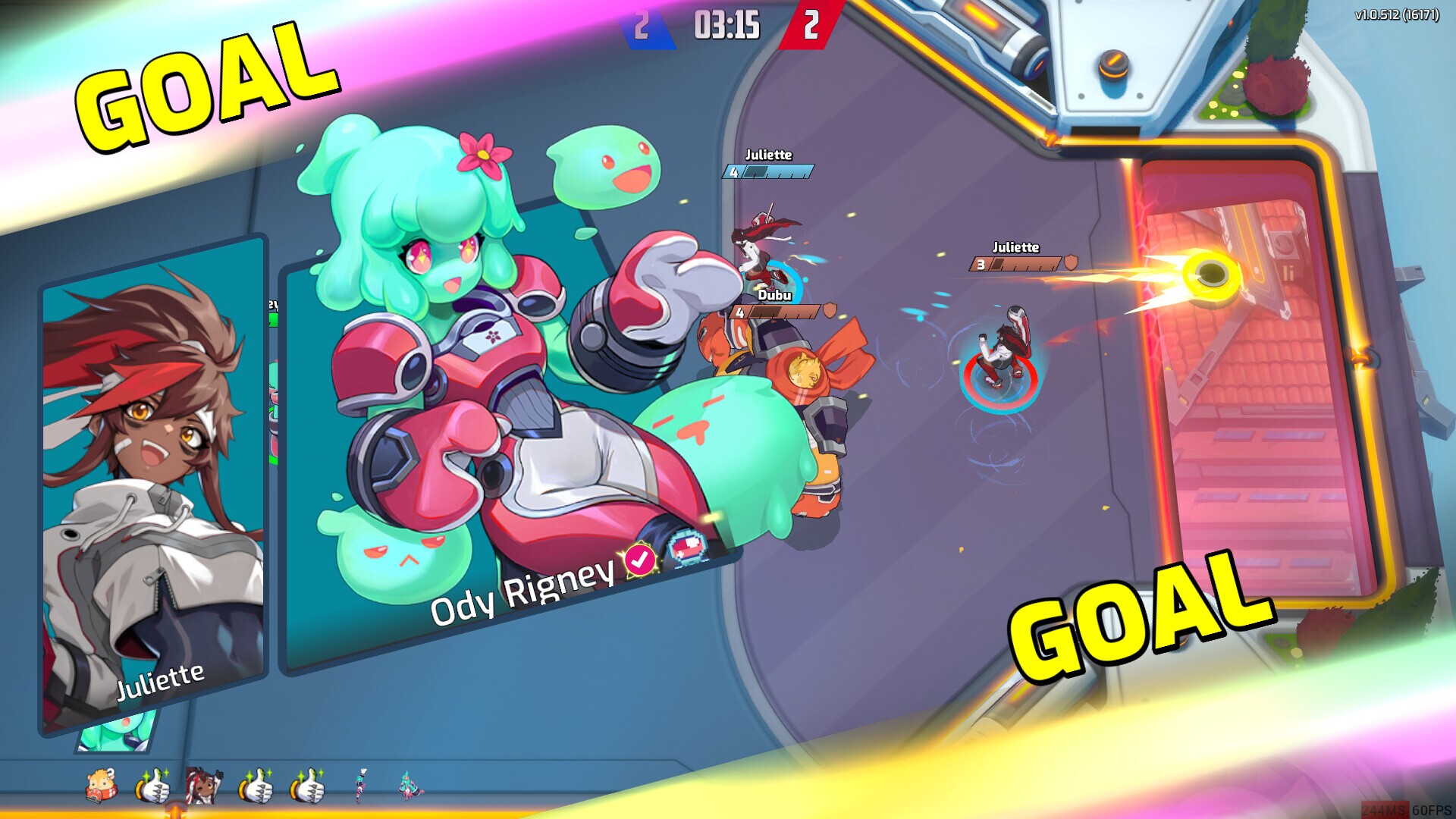Click the rightmost thumbs-up emote icon

309,787
